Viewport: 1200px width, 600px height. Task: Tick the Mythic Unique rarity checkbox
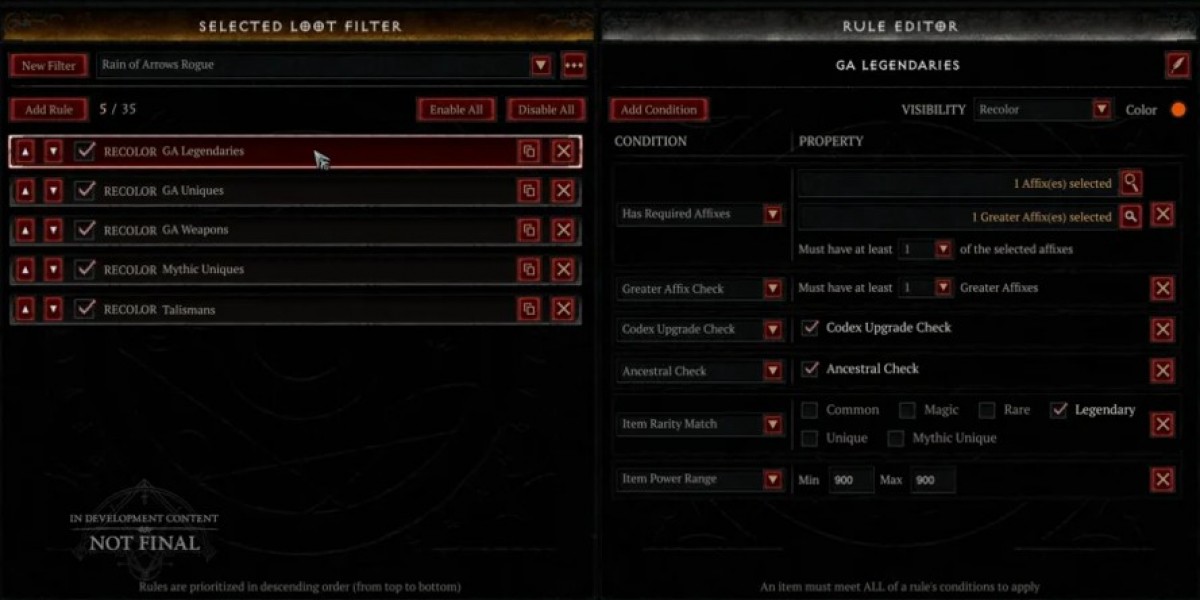(x=896, y=438)
